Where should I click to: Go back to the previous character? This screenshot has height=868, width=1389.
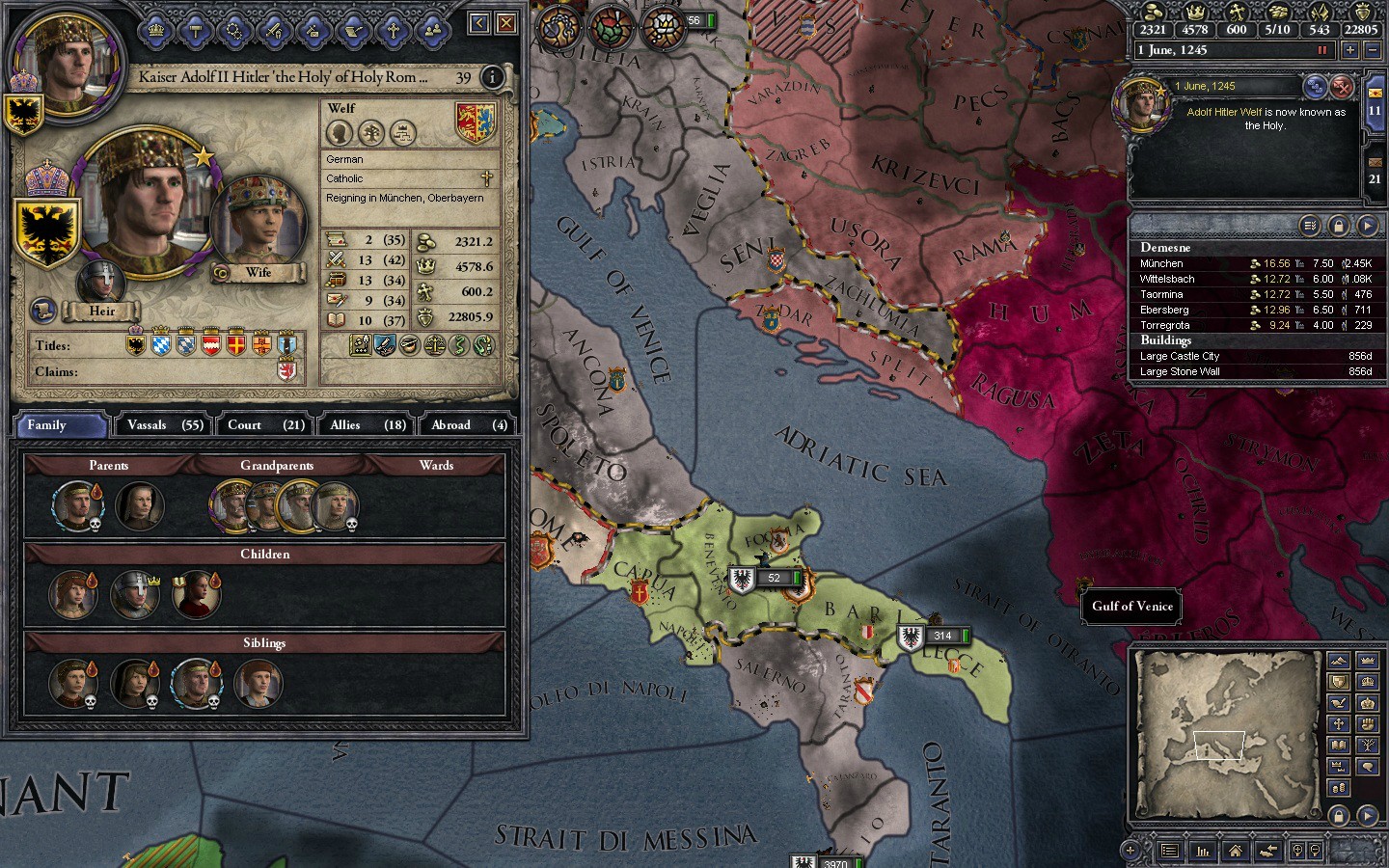coord(478,22)
